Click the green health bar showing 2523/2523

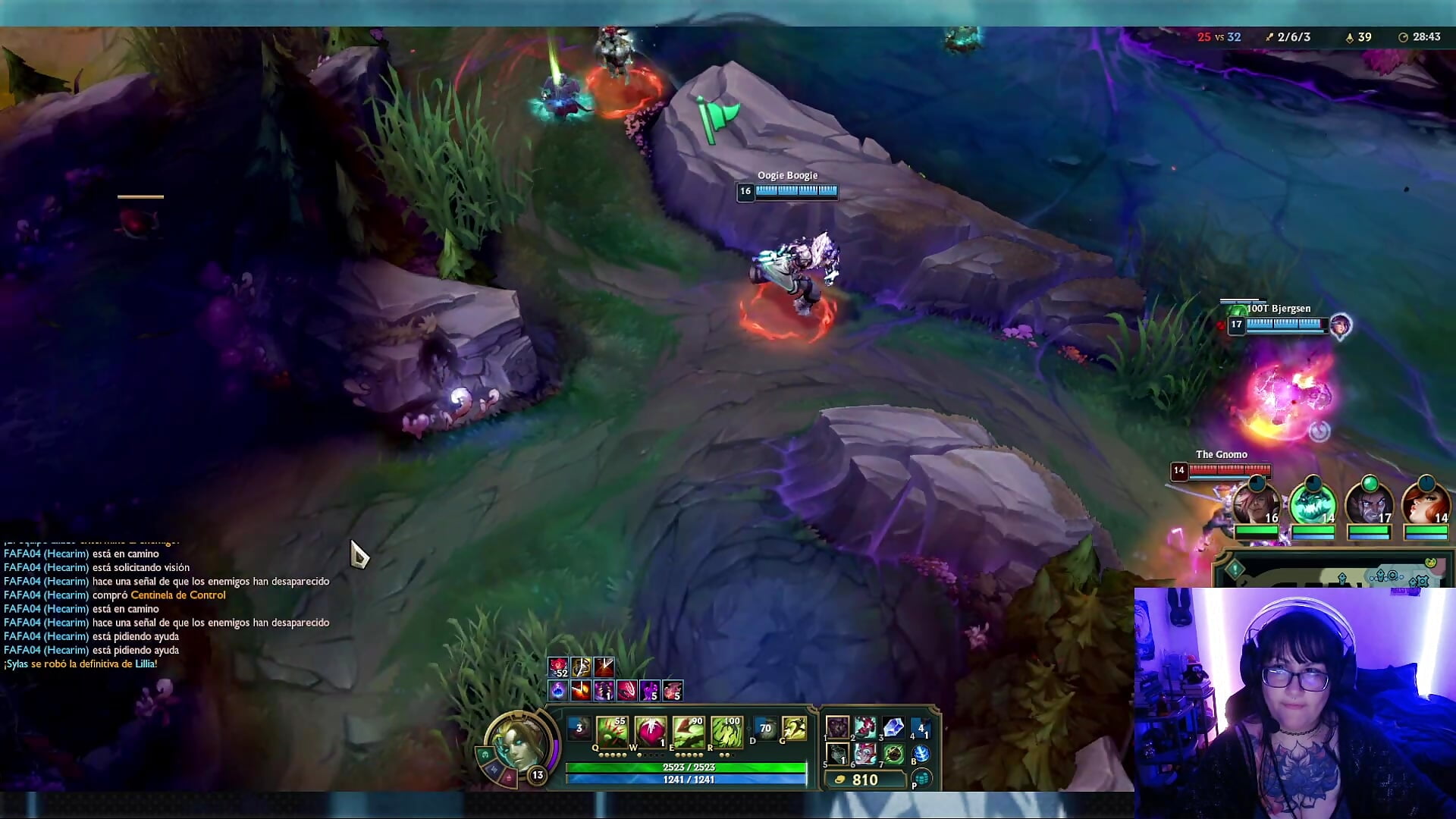coord(686,767)
